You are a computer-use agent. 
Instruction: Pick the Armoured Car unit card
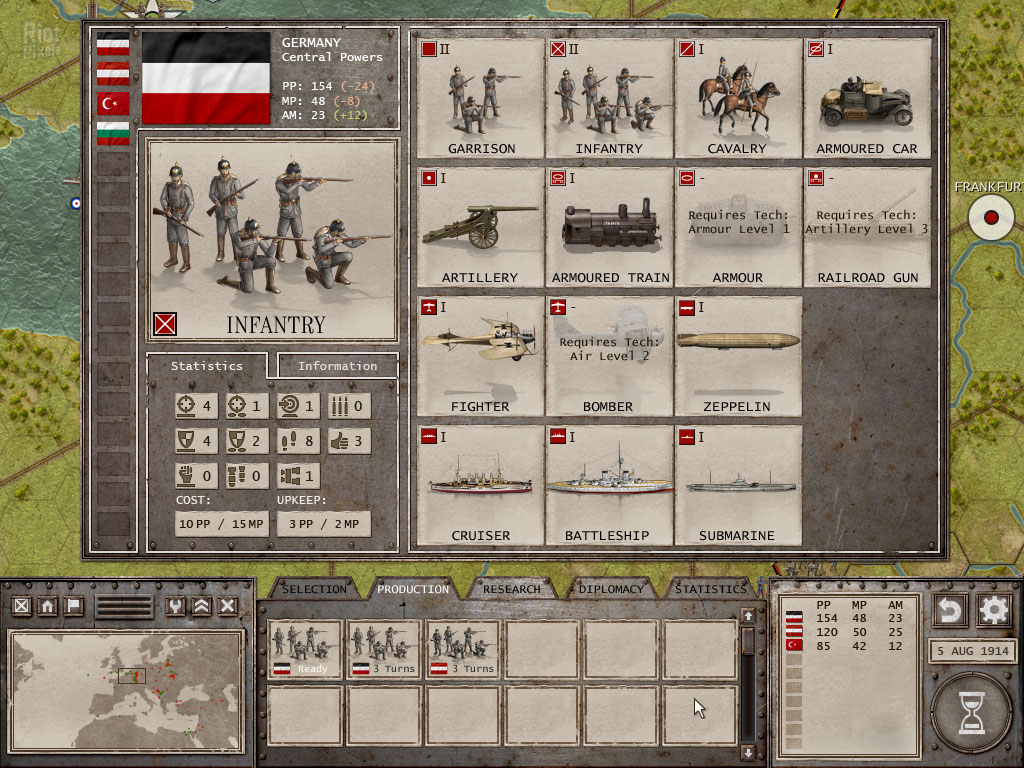pos(866,98)
